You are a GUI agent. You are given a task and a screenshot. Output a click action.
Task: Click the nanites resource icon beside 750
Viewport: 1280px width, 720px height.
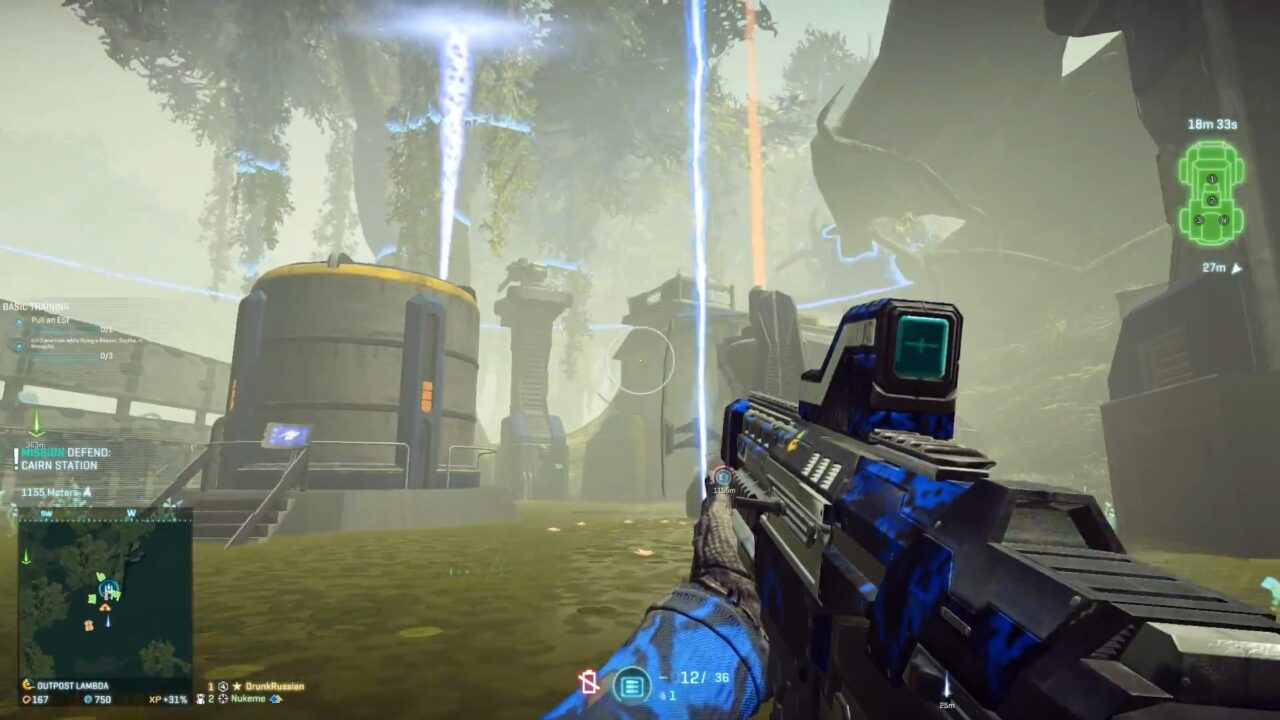click(87, 699)
